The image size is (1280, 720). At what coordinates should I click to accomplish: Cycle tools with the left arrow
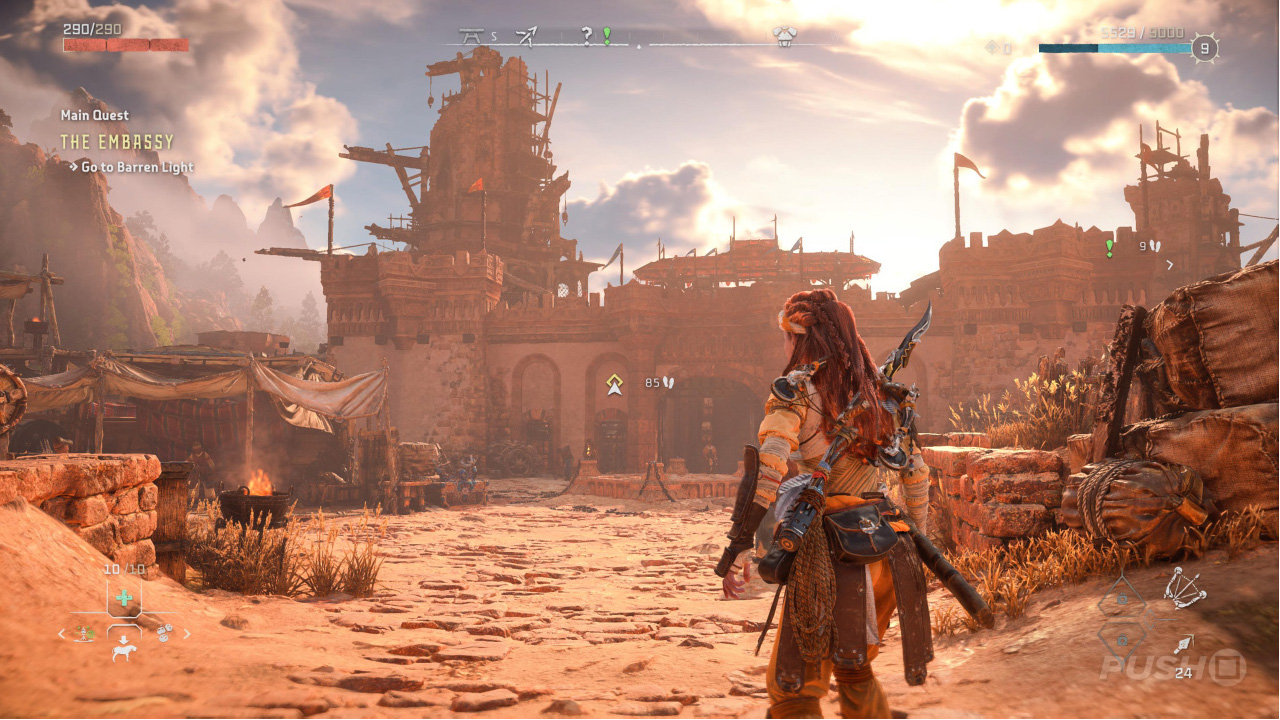(x=61, y=633)
